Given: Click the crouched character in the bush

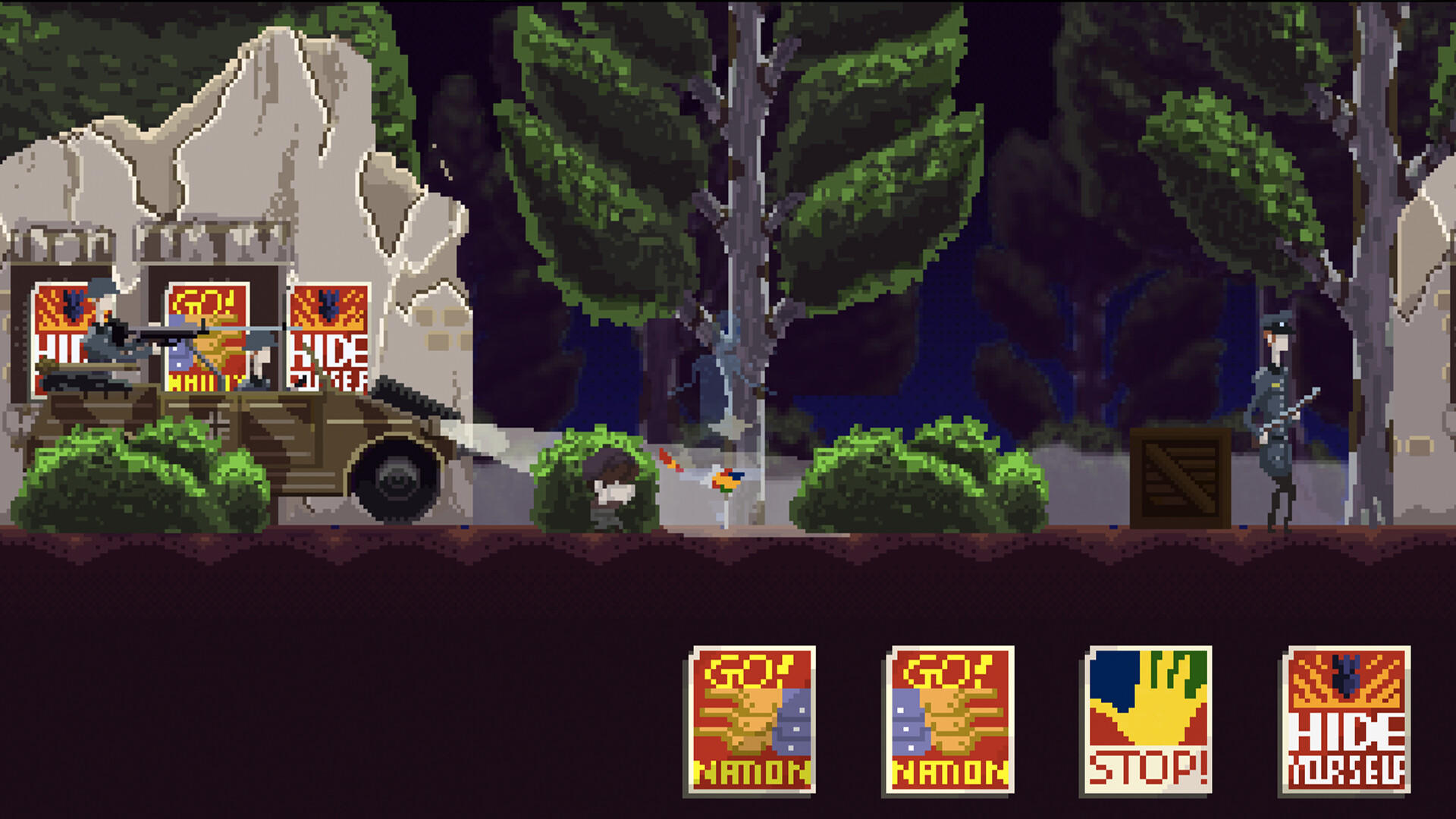Looking at the screenshot, I should (610, 485).
